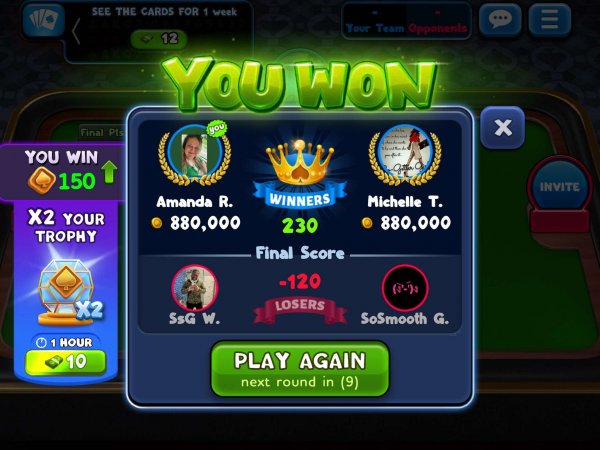The image size is (600, 450).
Task: Open the chat speech bubble button
Action: 500,20
